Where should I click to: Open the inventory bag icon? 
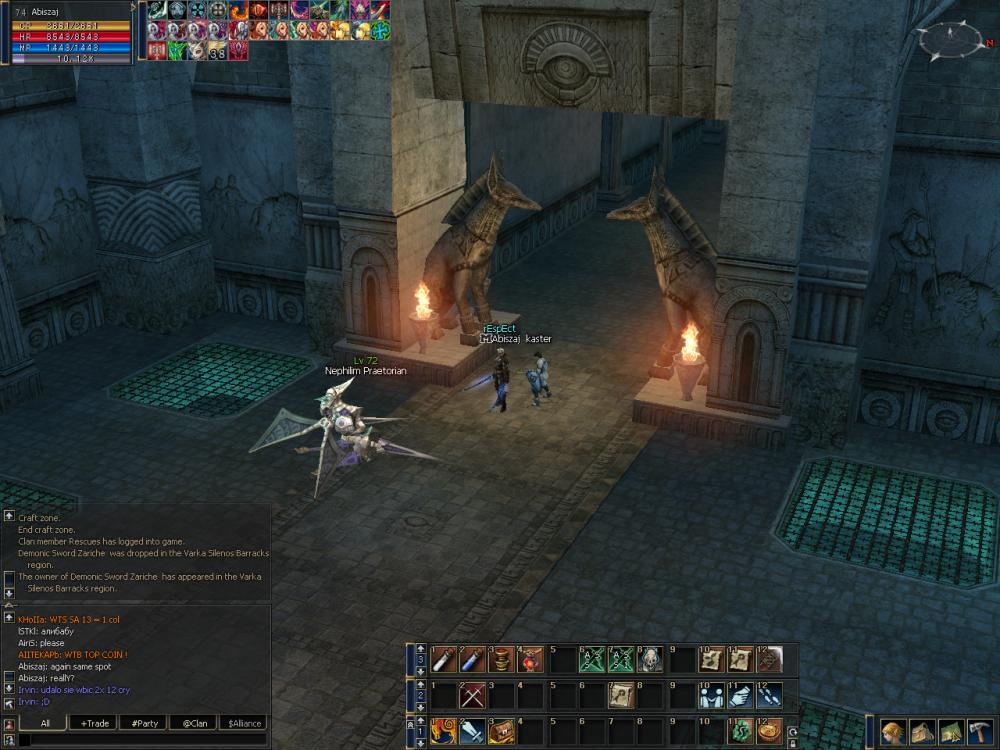coord(920,731)
